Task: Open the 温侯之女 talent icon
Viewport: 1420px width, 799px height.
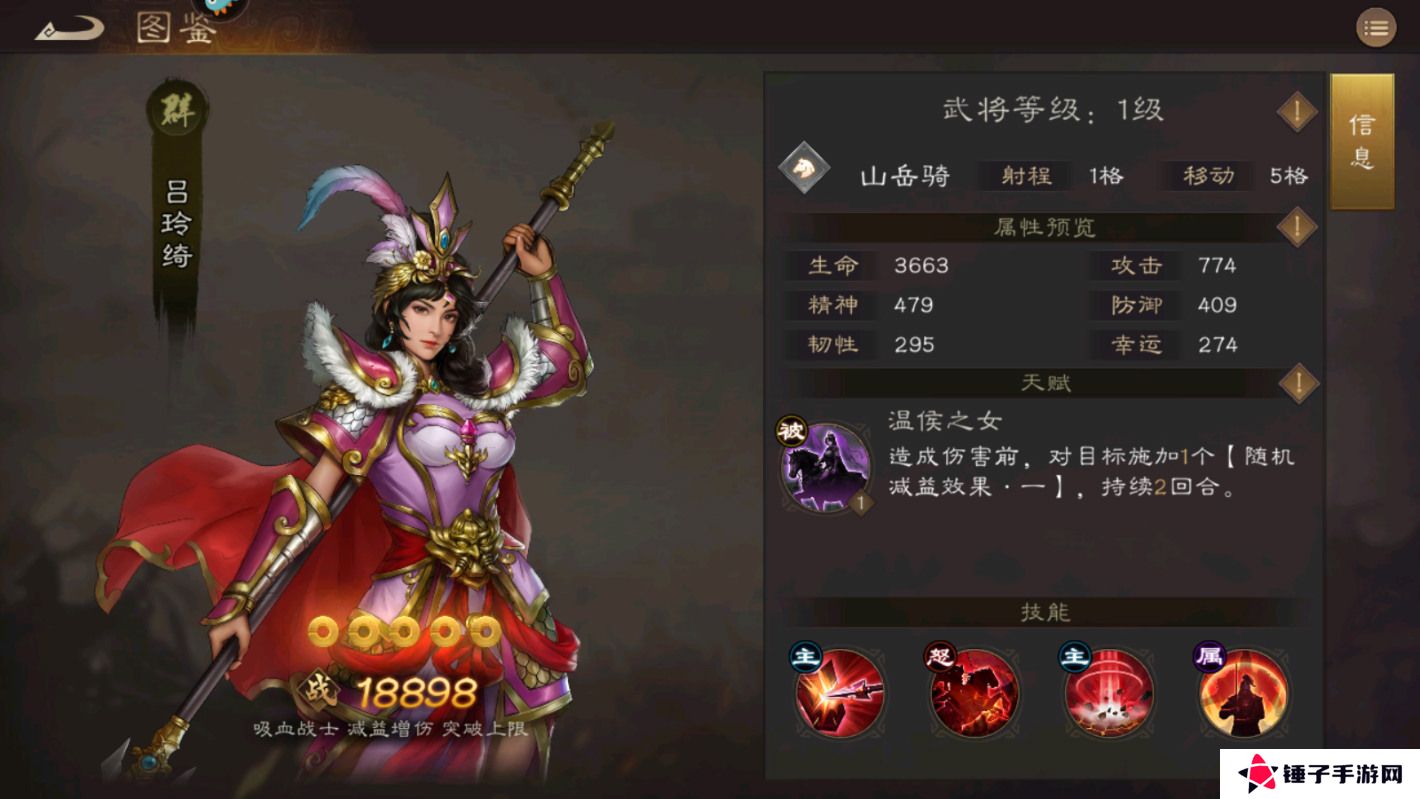Action: 827,467
